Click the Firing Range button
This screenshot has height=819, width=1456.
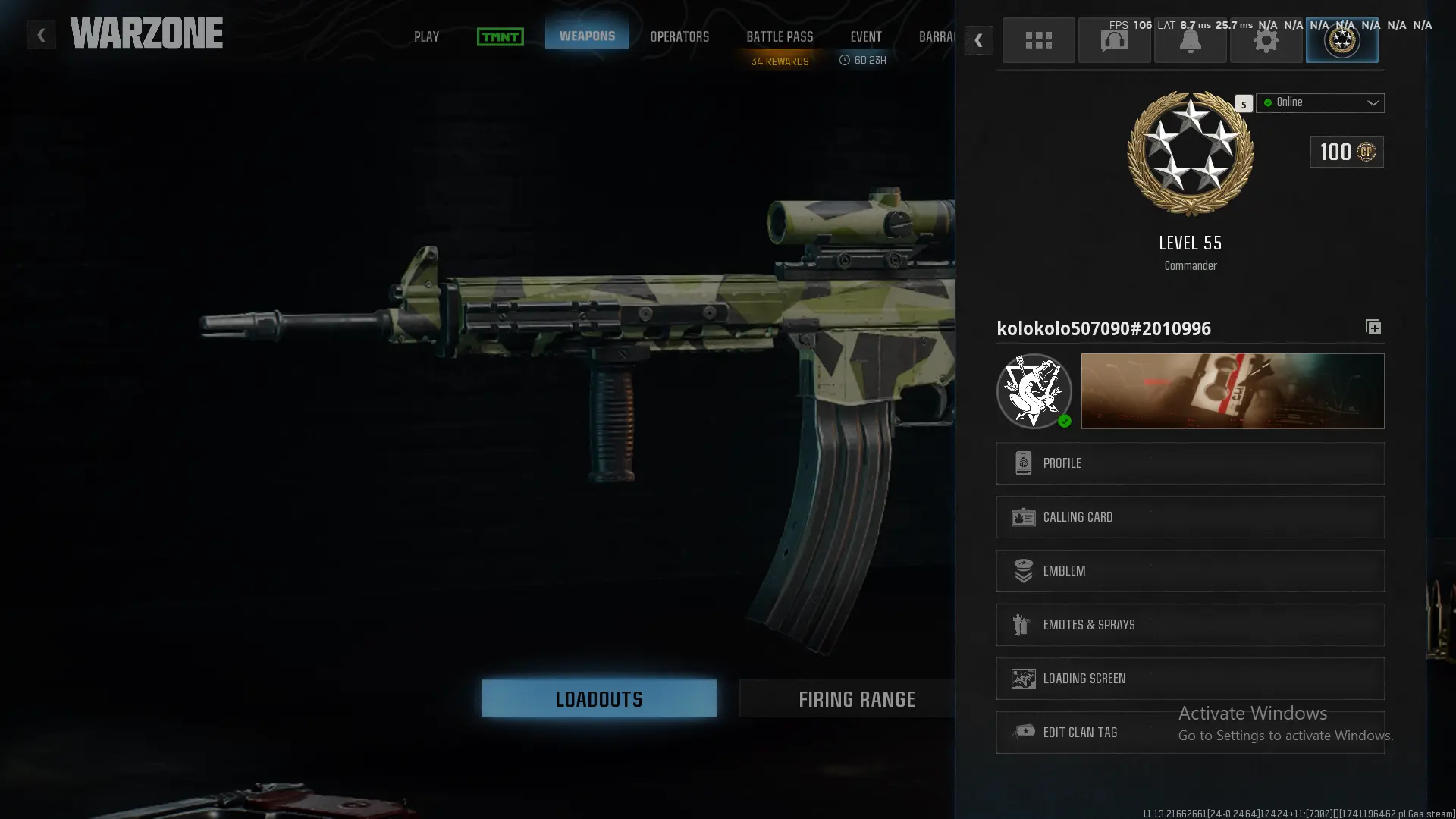[857, 698]
